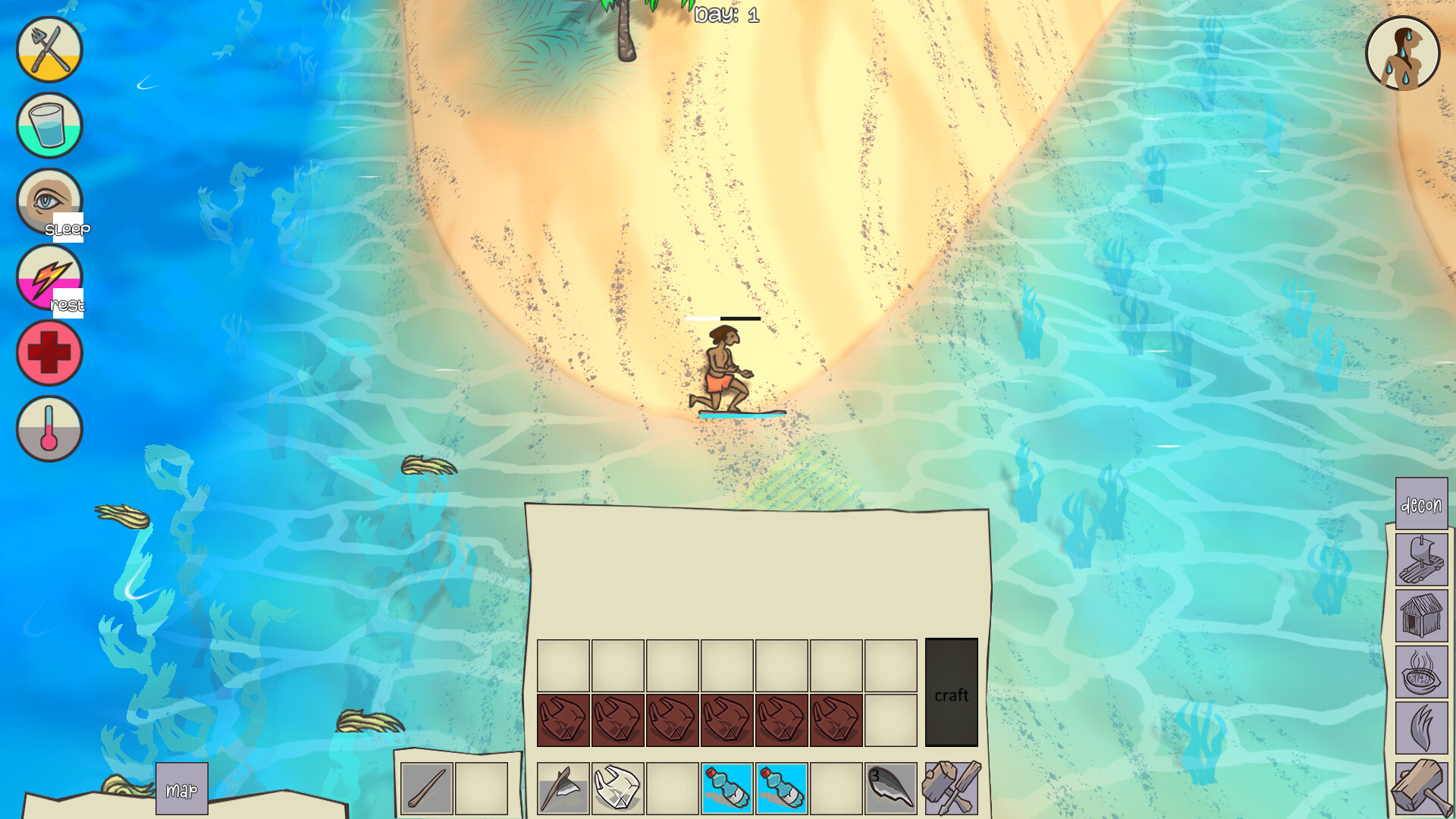Click the Day: 1 label
Image resolution: width=1456 pixels, height=819 pixels.
[726, 13]
